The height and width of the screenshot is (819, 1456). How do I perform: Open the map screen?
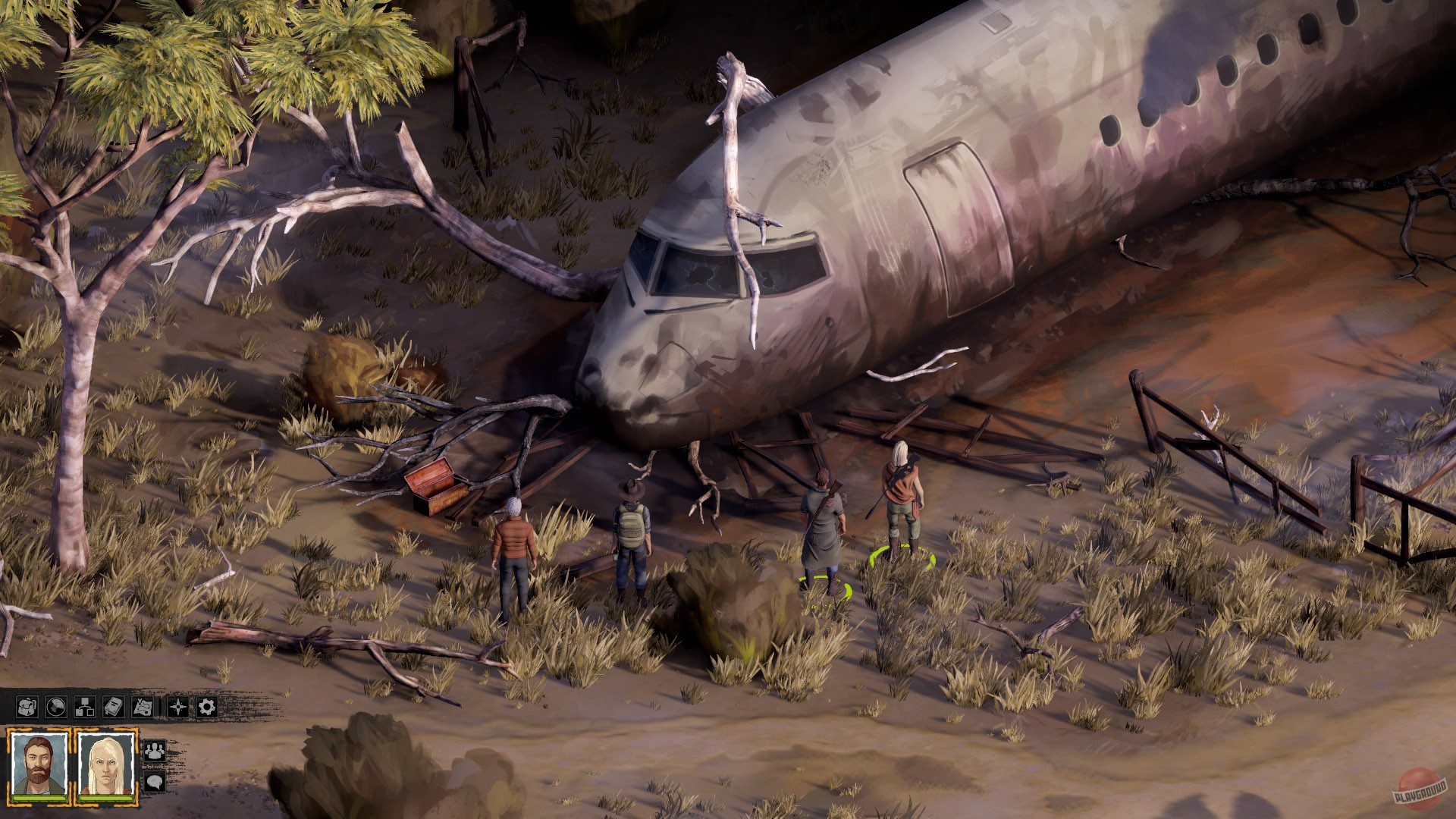pos(142,708)
